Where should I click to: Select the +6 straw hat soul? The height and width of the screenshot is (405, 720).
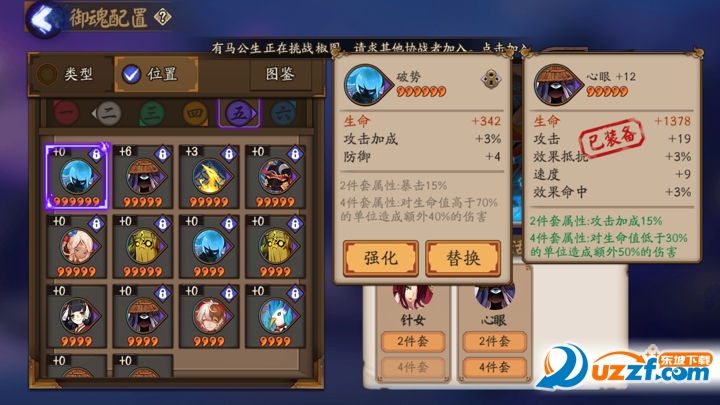tap(144, 174)
